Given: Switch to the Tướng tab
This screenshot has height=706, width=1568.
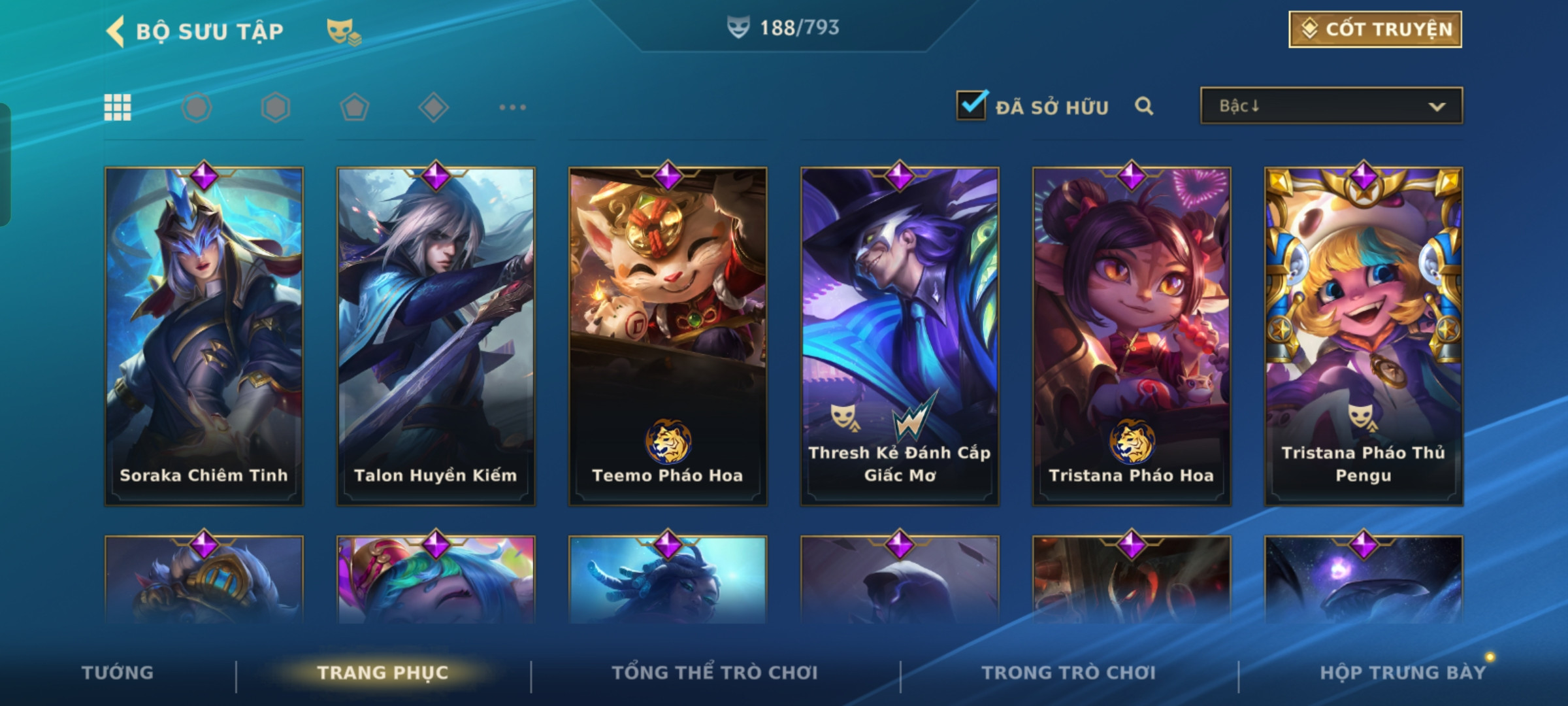Looking at the screenshot, I should point(118,673).
